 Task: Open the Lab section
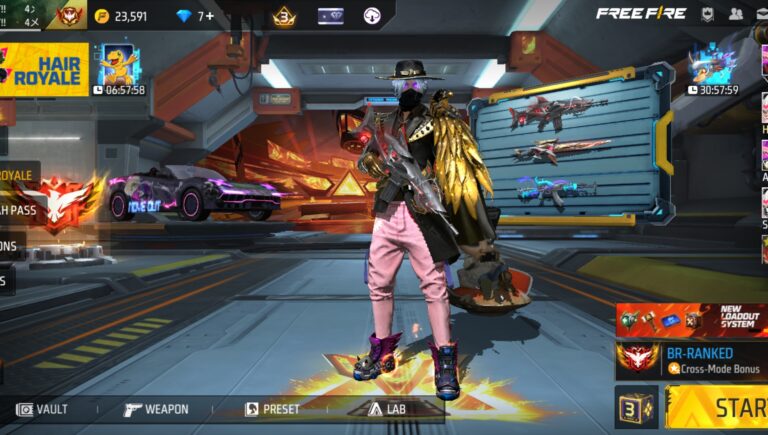(x=389, y=409)
